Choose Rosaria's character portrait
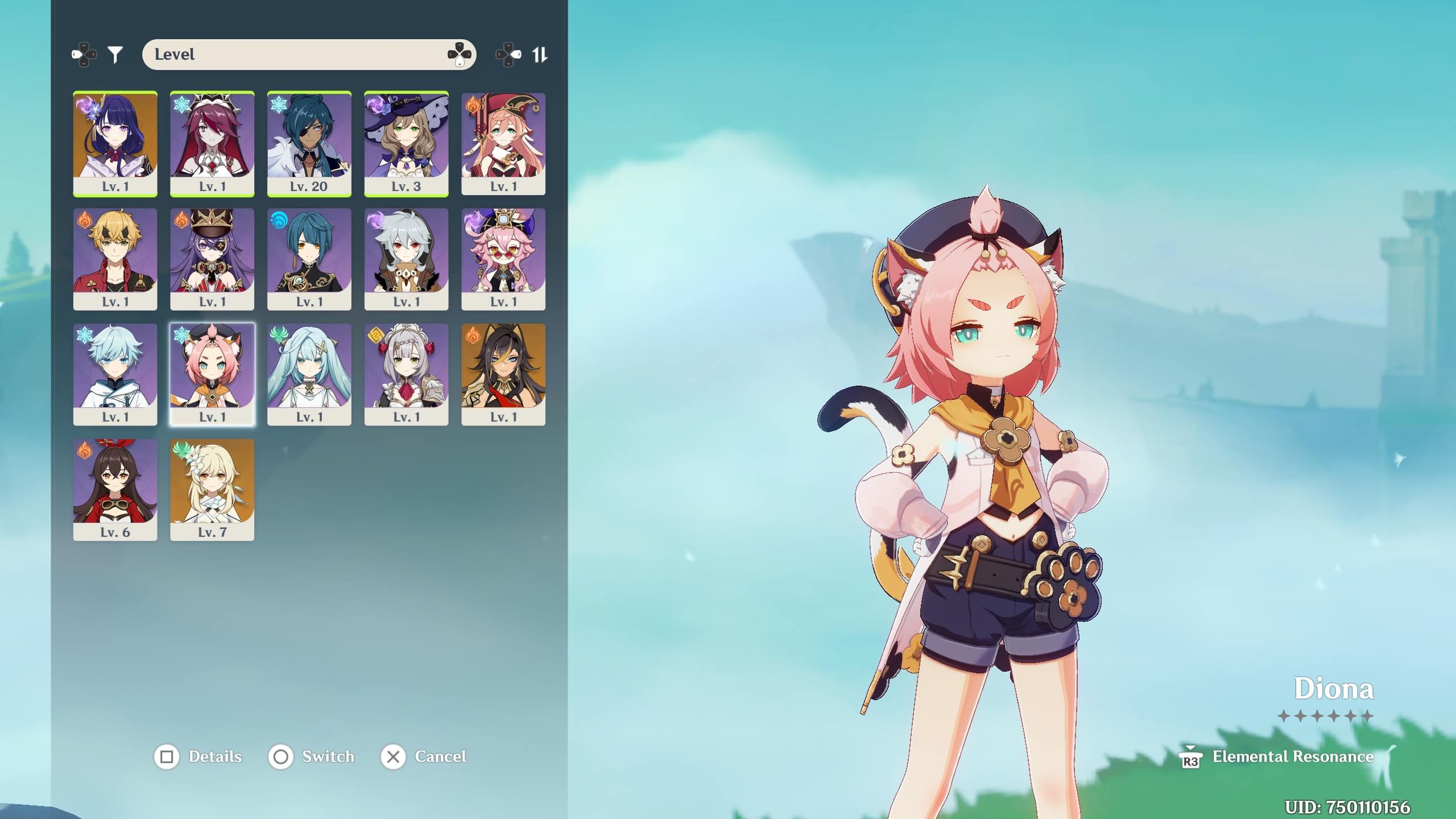 point(212,143)
